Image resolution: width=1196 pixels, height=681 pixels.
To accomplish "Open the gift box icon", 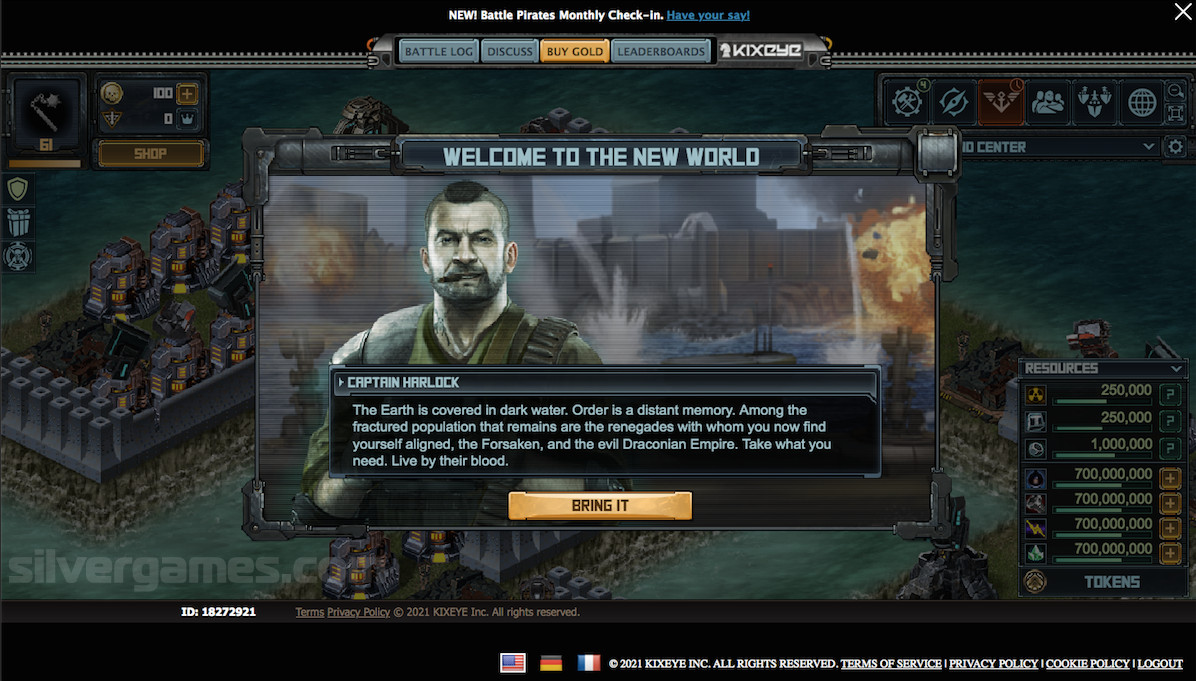I will [19, 222].
